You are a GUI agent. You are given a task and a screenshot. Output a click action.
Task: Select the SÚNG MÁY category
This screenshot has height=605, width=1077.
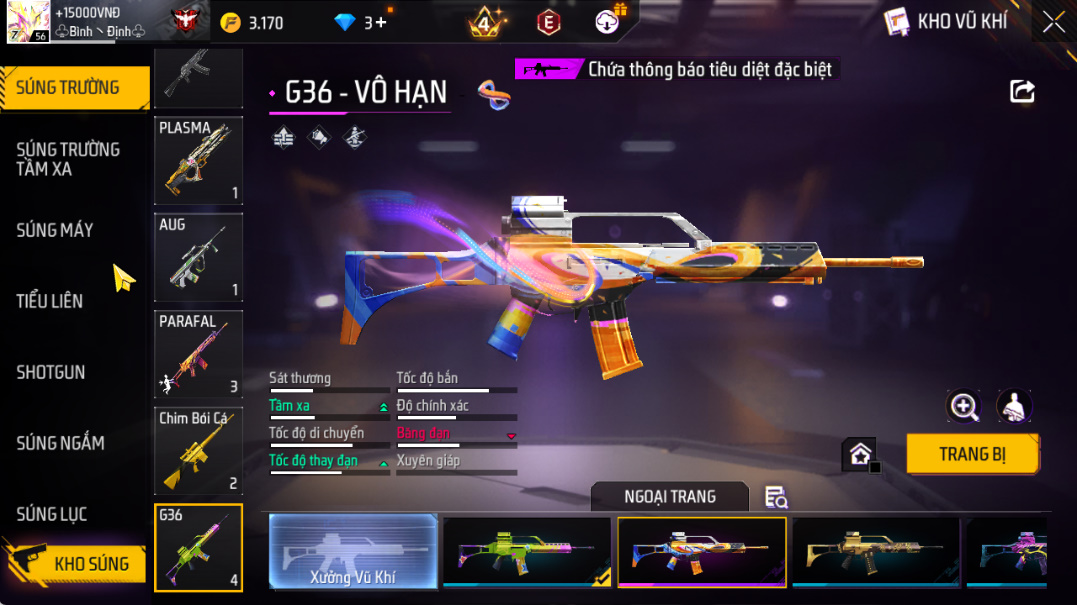click(55, 230)
